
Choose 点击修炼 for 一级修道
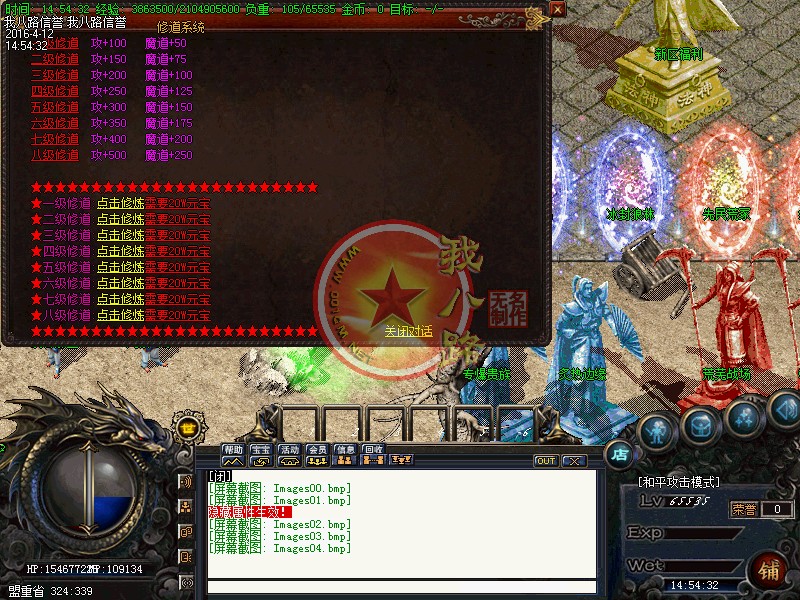click(120, 203)
